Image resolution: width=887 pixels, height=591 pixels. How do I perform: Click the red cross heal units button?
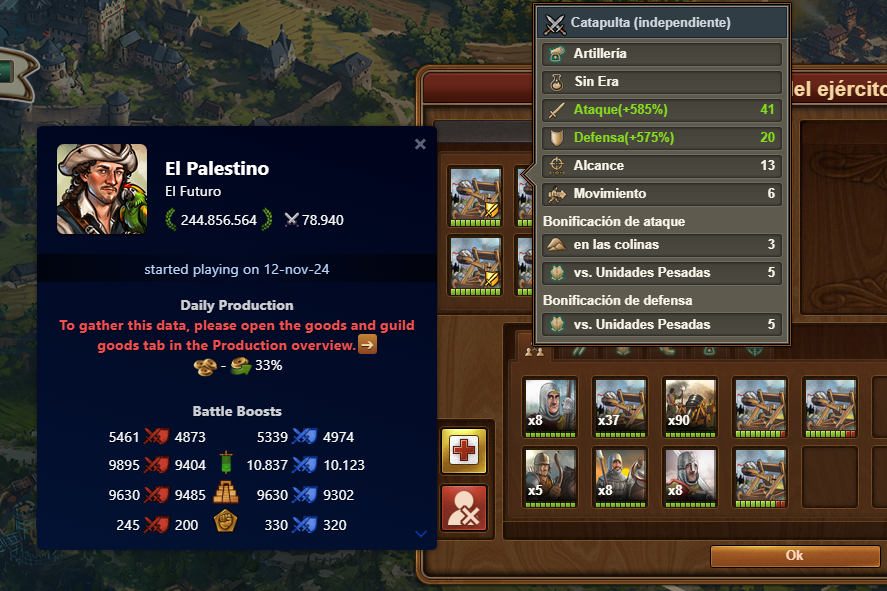click(x=464, y=452)
